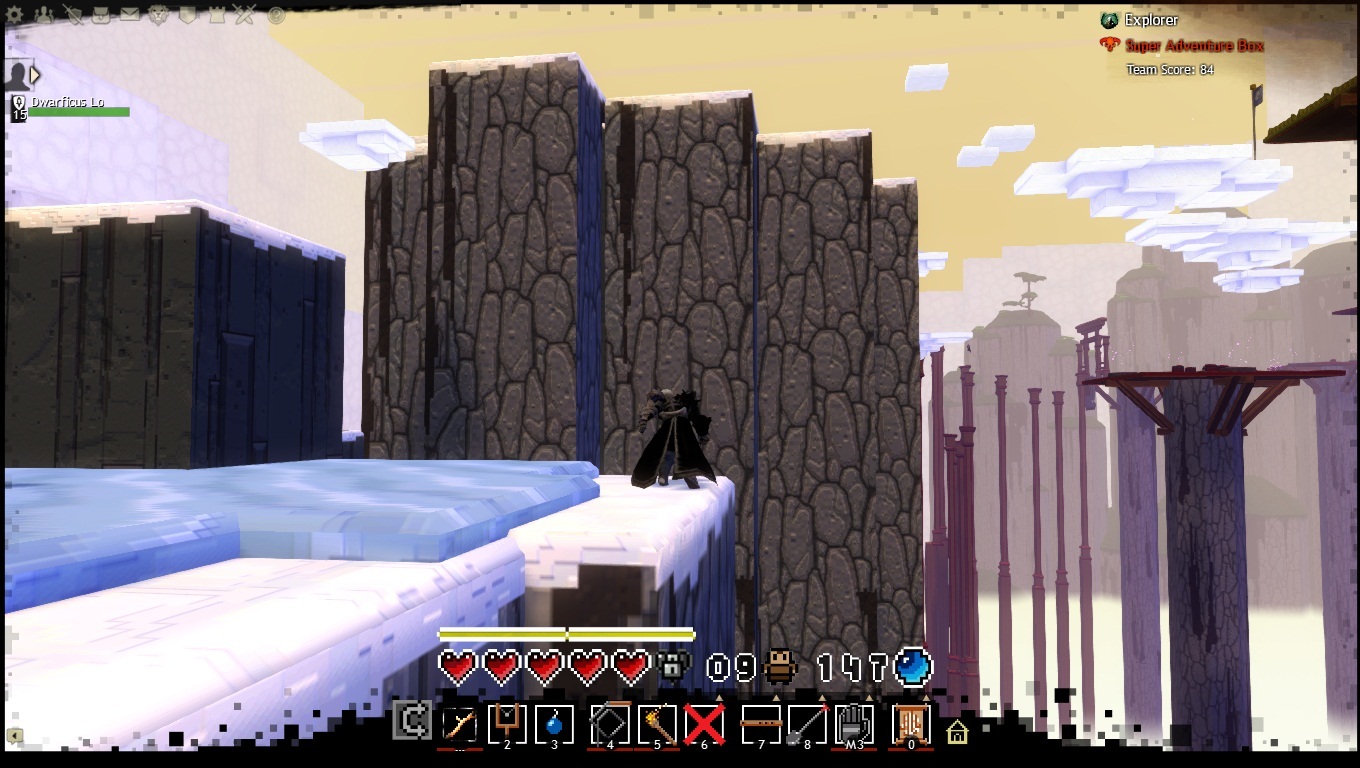Click the Explorer achievement tracker entry
Screen dimensions: 1360x768
click(1150, 20)
